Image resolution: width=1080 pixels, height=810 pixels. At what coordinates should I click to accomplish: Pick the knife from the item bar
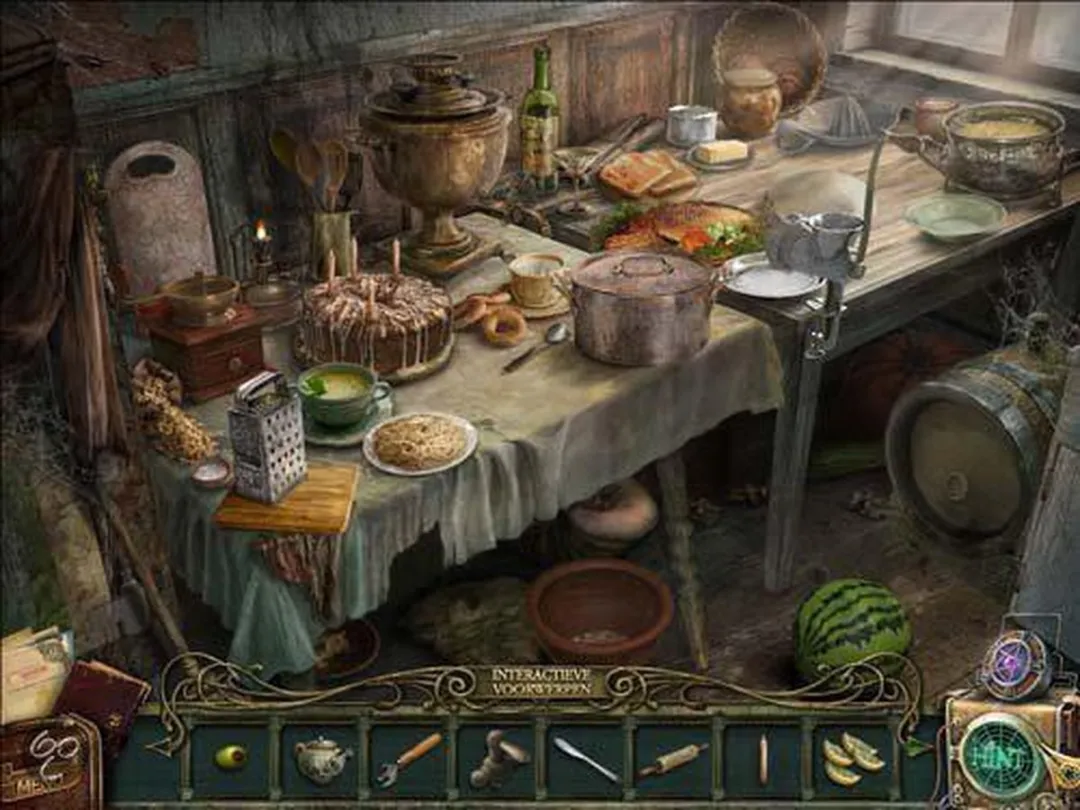click(x=586, y=759)
